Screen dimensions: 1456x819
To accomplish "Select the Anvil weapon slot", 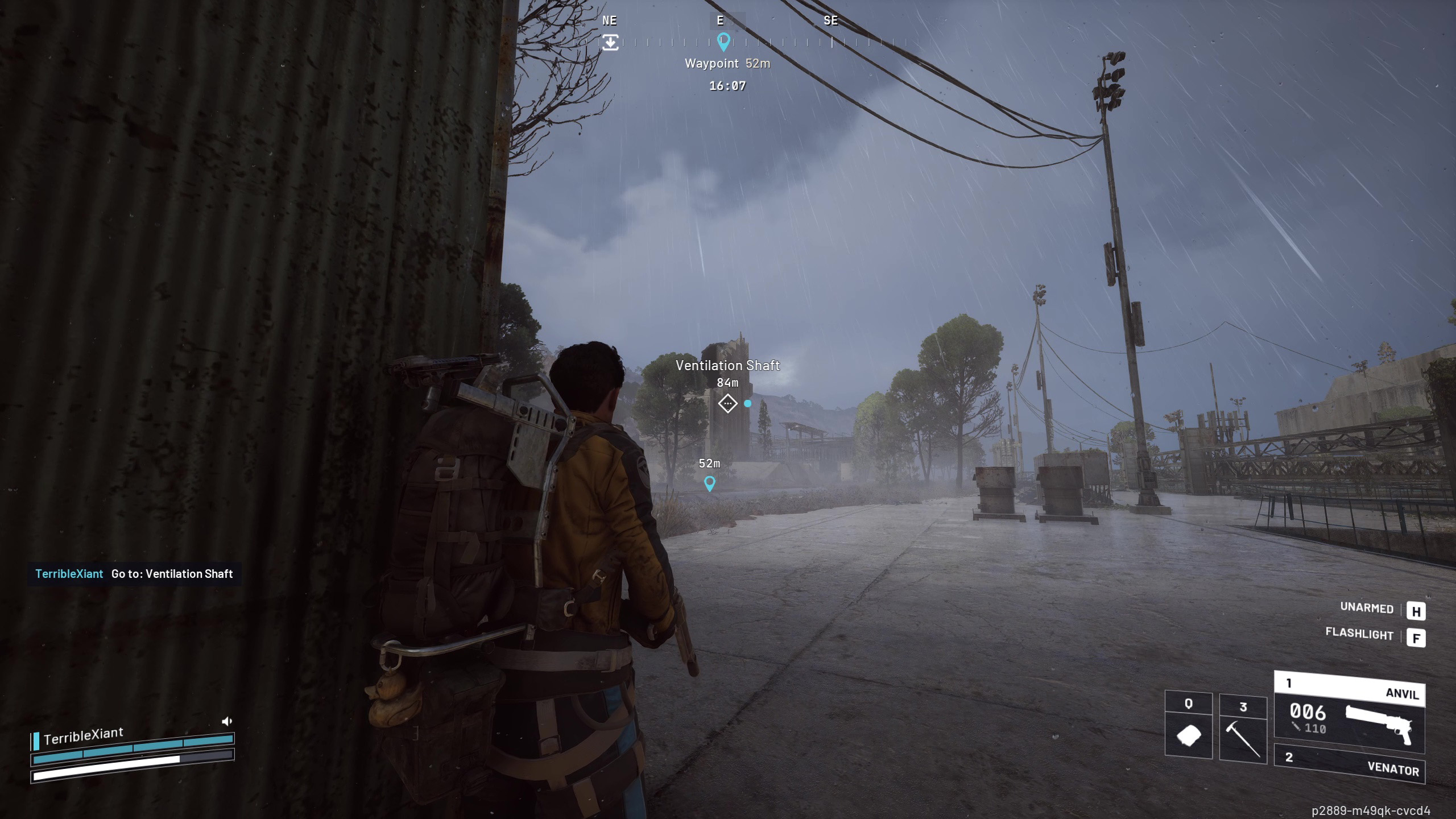I will 1349,713.
